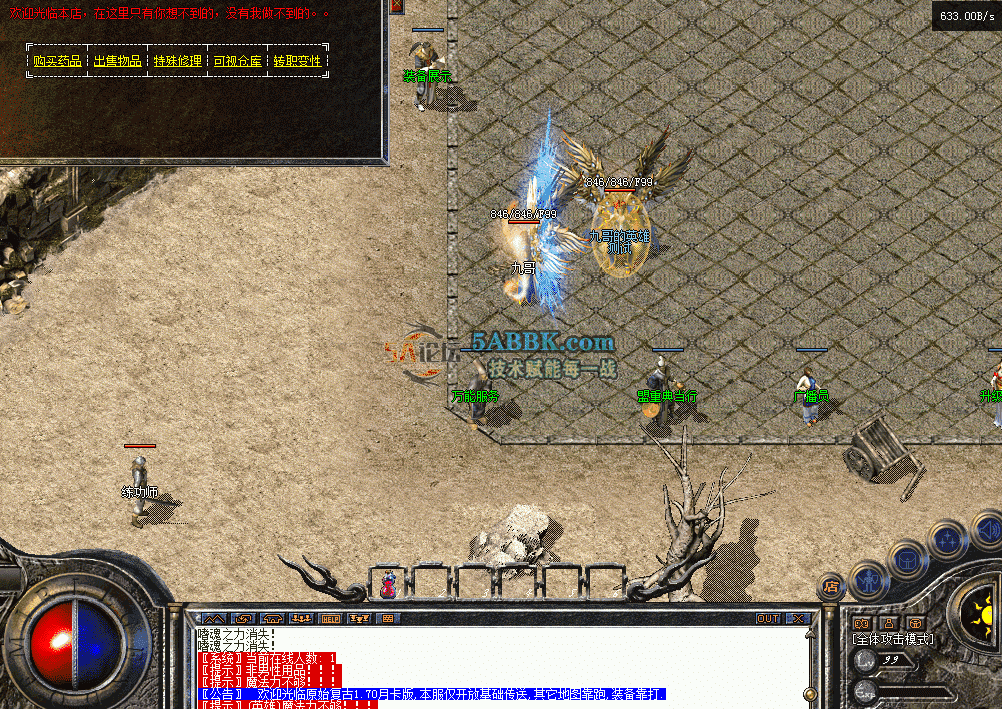
Task: Click the HELP button on chat bar
Action: coord(330,619)
